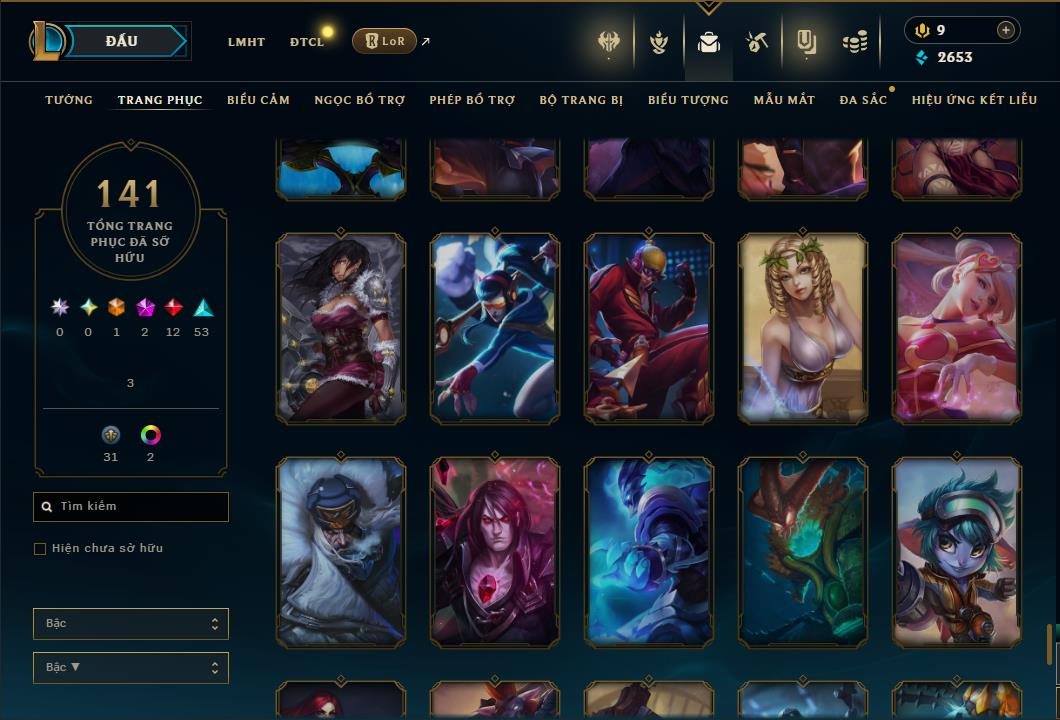The image size is (1060, 720).
Task: Click the plus button to buy RP
Action: point(1005,30)
